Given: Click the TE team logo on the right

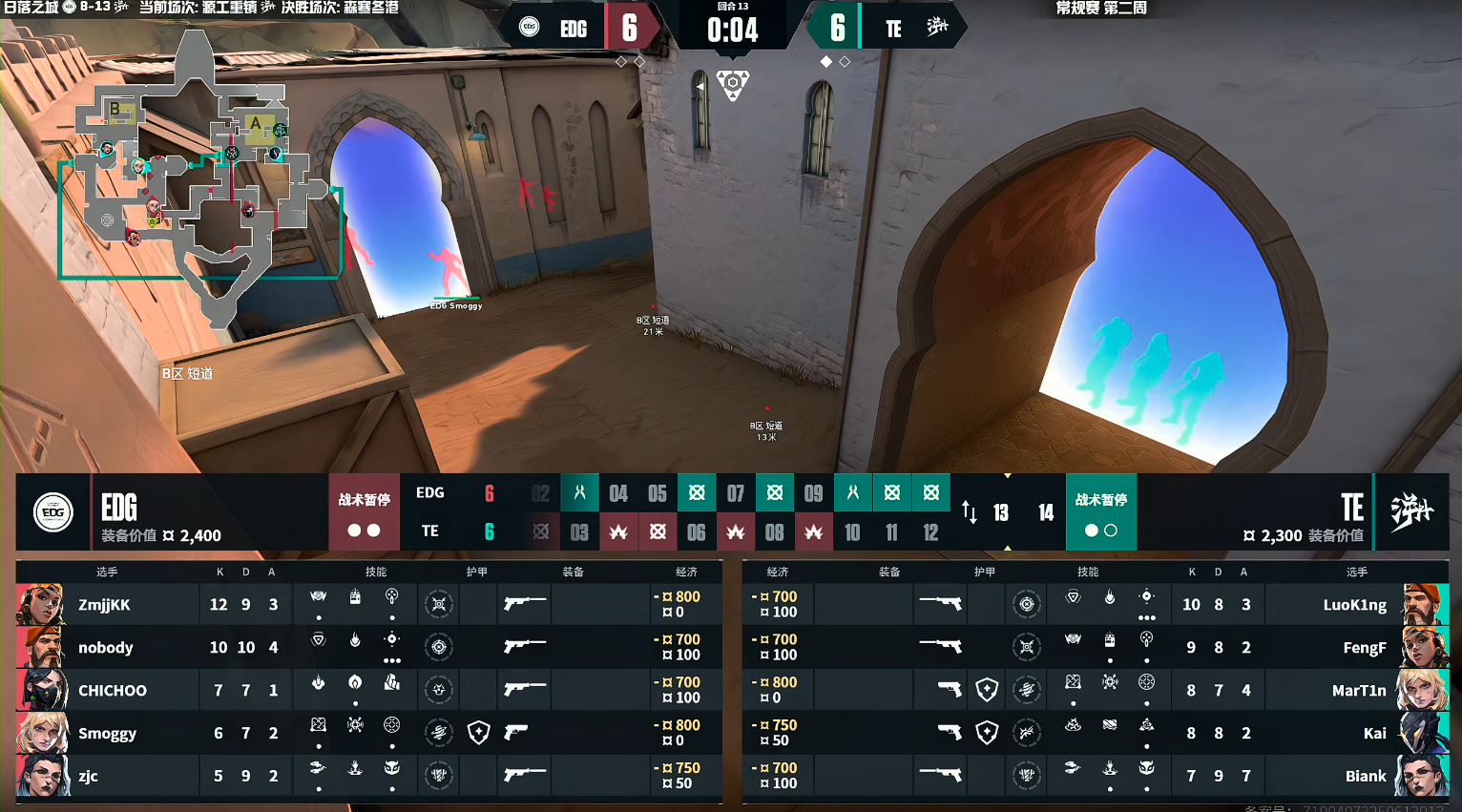Looking at the screenshot, I should (x=1411, y=512).
